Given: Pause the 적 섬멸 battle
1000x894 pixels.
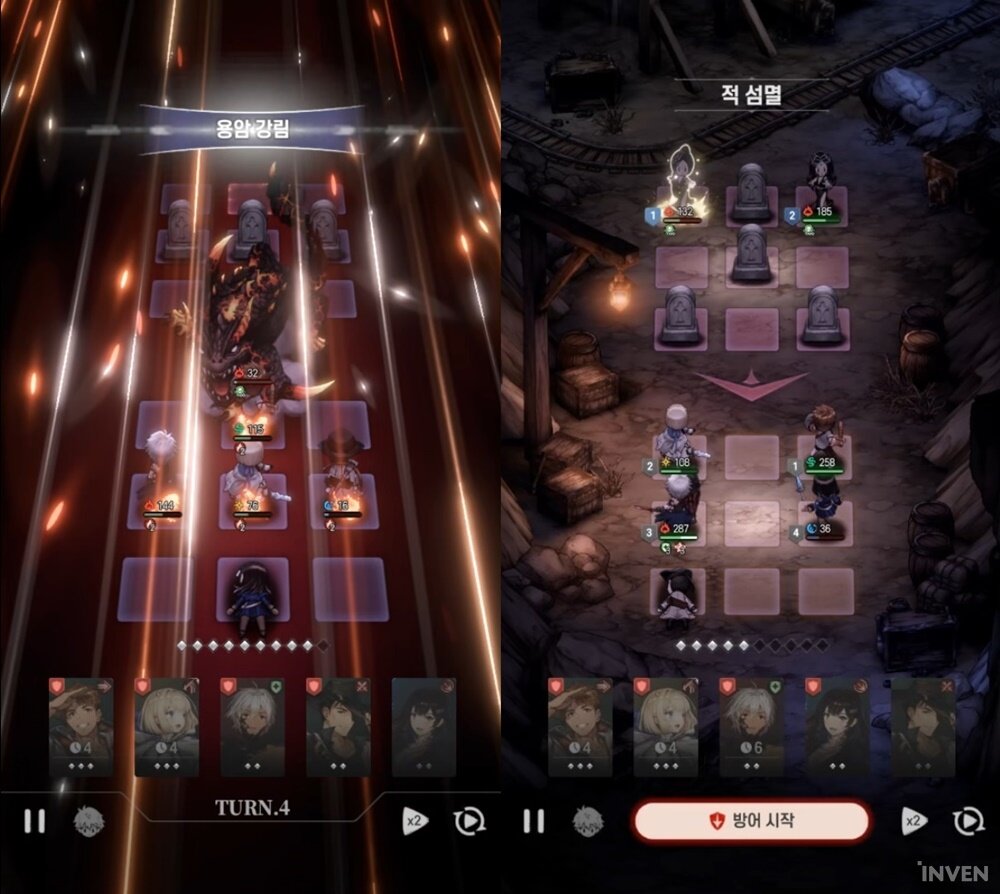Looking at the screenshot, I should point(534,822).
